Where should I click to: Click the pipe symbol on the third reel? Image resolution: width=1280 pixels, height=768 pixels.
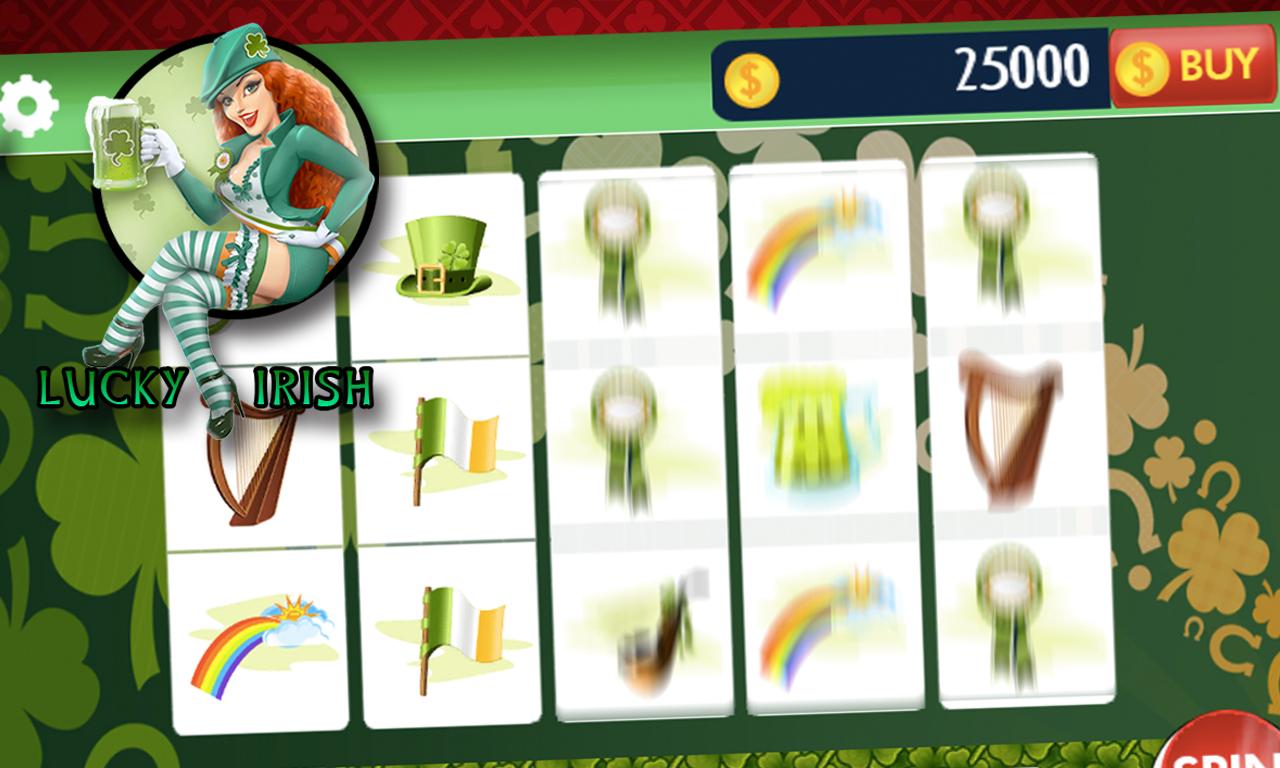(x=639, y=630)
